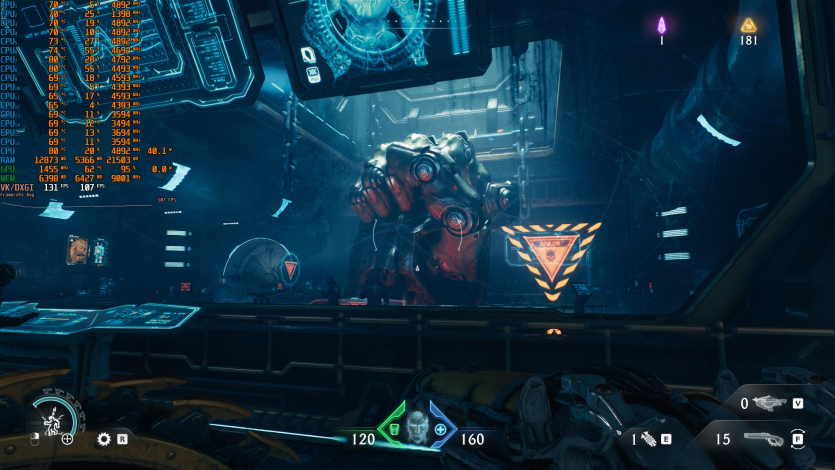
Task: Click the blue health cross icon
Action: 440,430
